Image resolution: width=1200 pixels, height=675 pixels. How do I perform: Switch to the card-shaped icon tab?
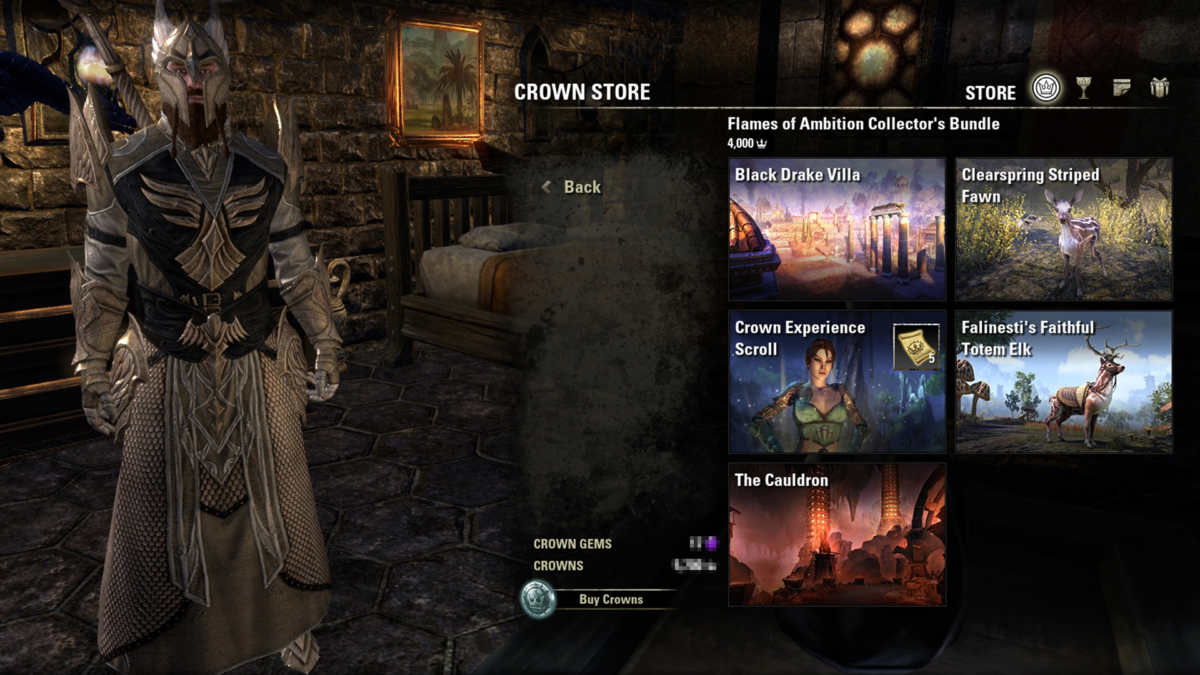tap(1121, 90)
